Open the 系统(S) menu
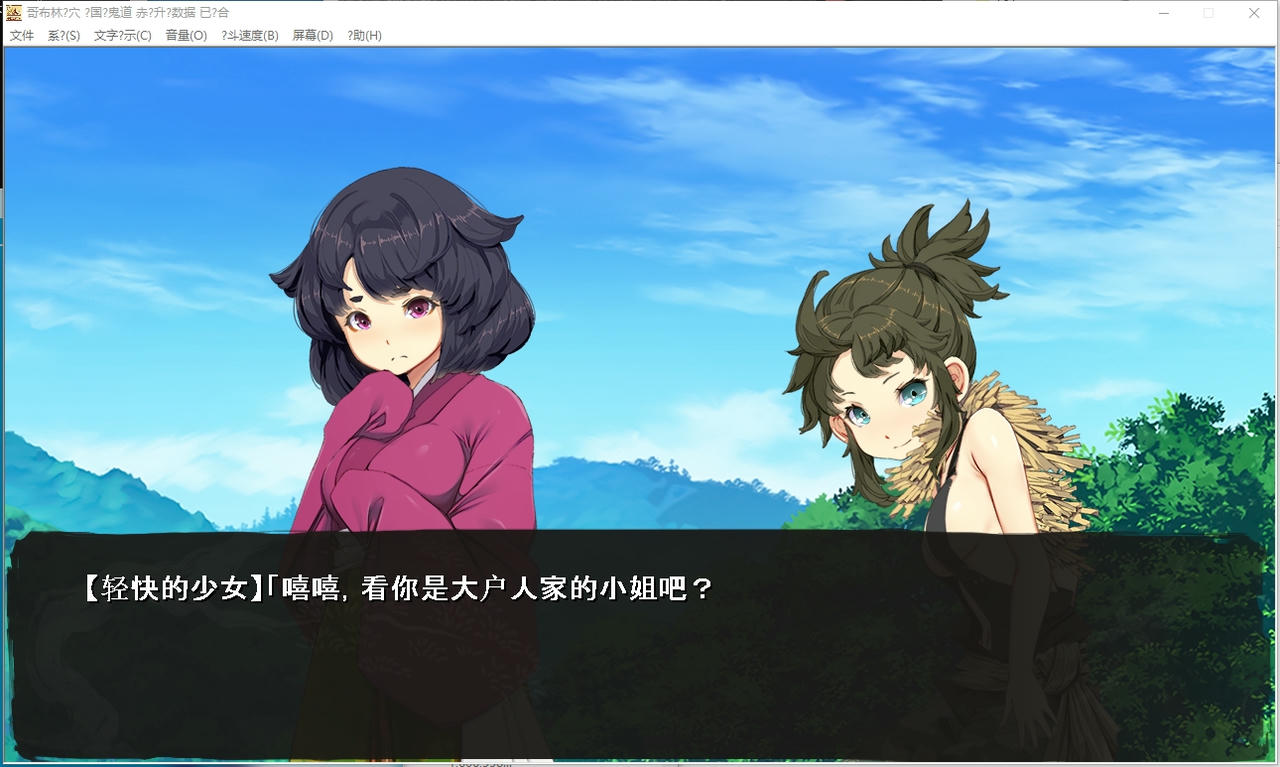Screen dimensions: 1280x767 tap(63, 35)
